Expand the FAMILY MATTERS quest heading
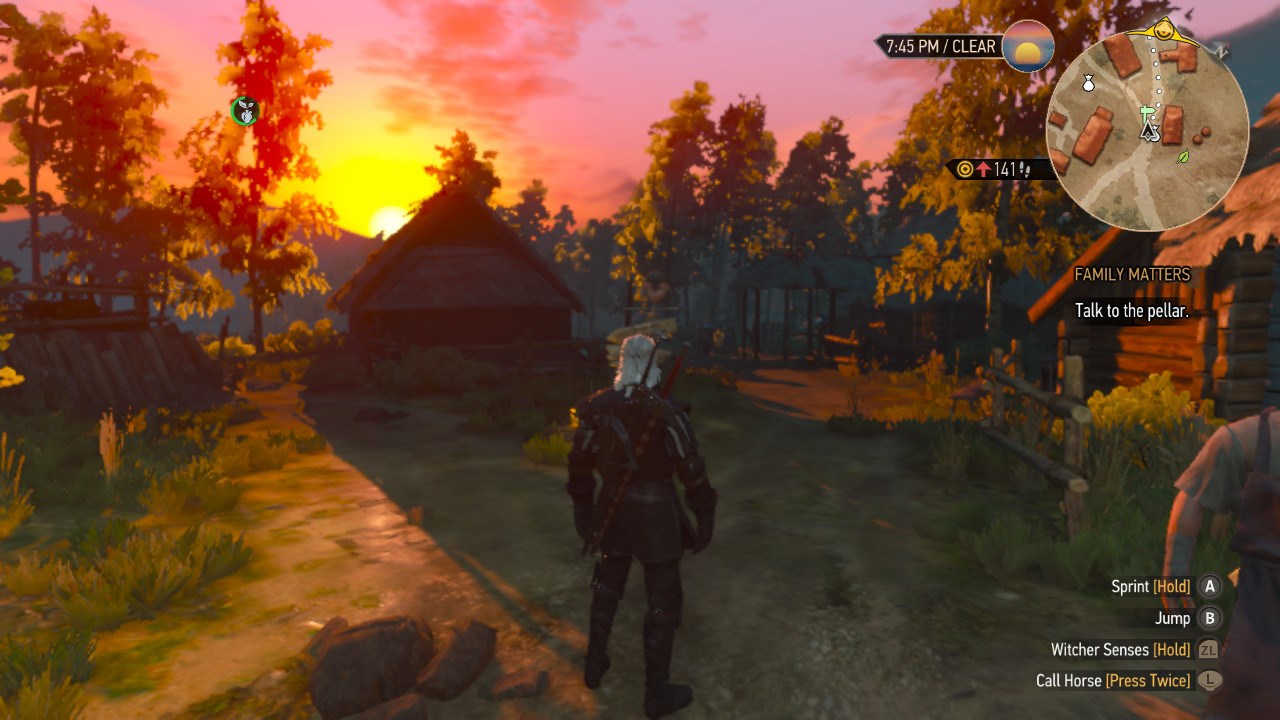The height and width of the screenshot is (720, 1280). [1131, 274]
